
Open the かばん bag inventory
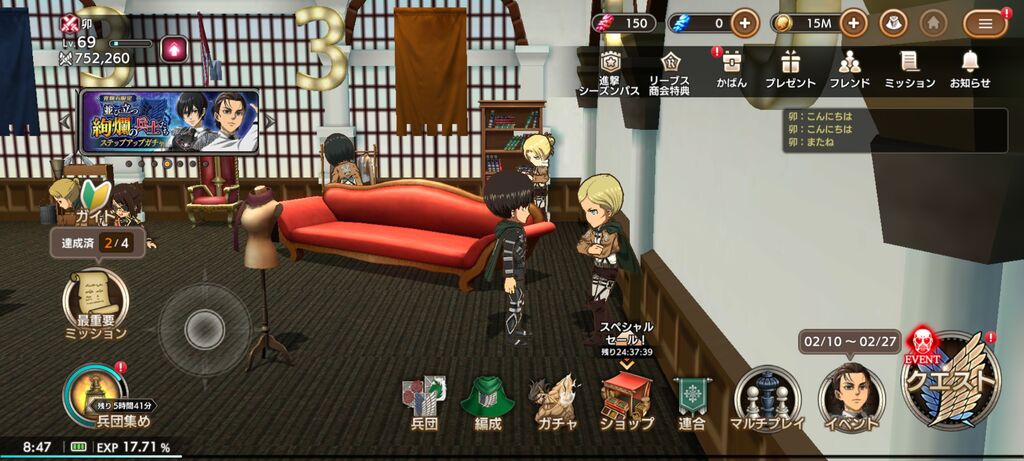731,68
